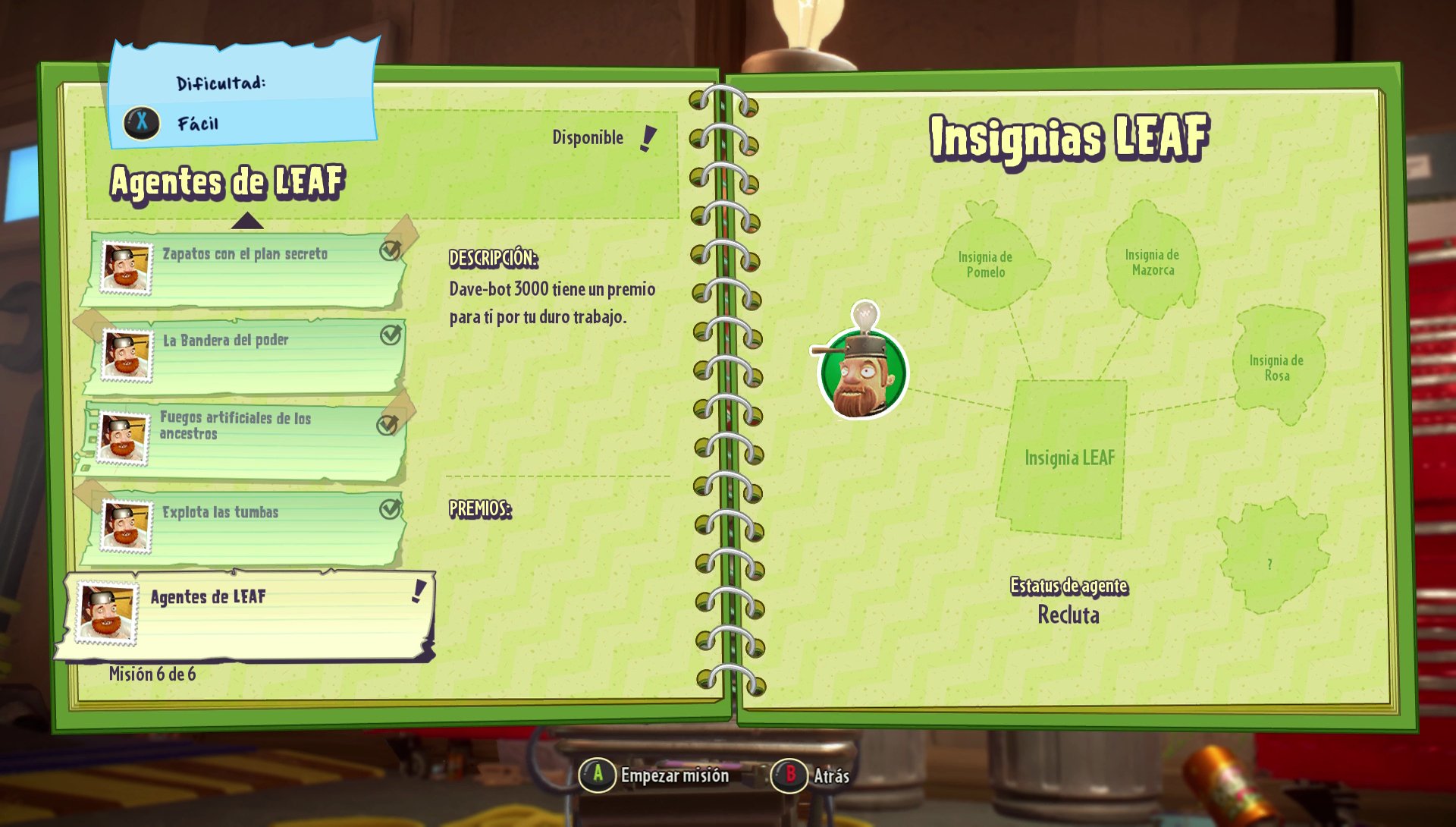Image resolution: width=1456 pixels, height=827 pixels.
Task: Expand the Agentes de LEAF mission header
Action: pyautogui.click(x=227, y=181)
